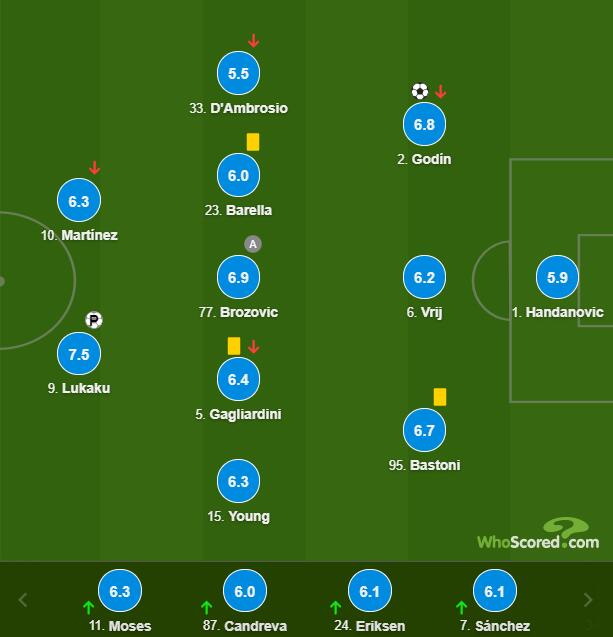This screenshot has width=613, height=637.
Task: Click Godin's 6.8 rating bubble
Action: click(424, 125)
